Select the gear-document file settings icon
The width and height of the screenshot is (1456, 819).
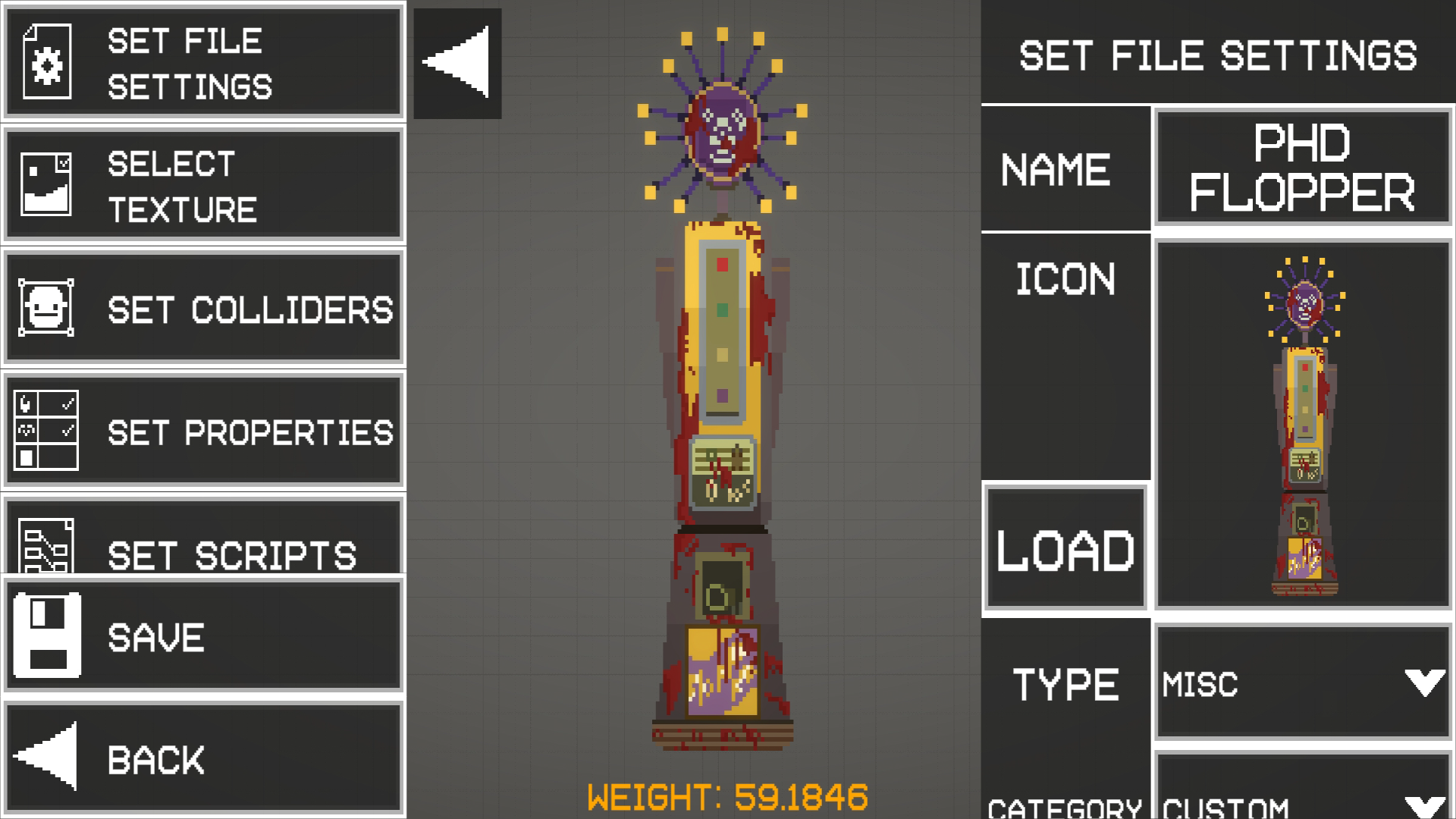47,60
